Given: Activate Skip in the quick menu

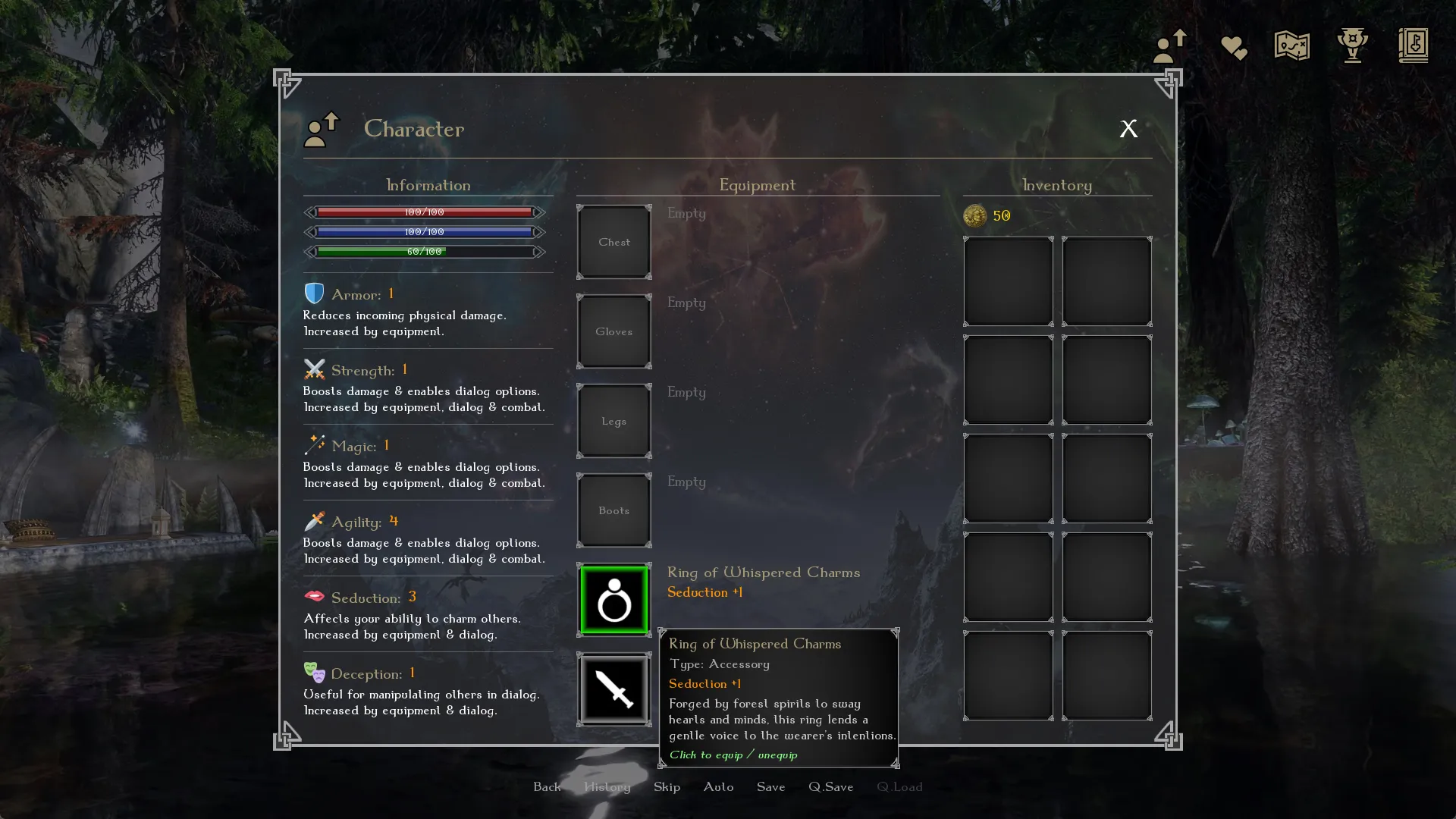Looking at the screenshot, I should pyautogui.click(x=667, y=787).
